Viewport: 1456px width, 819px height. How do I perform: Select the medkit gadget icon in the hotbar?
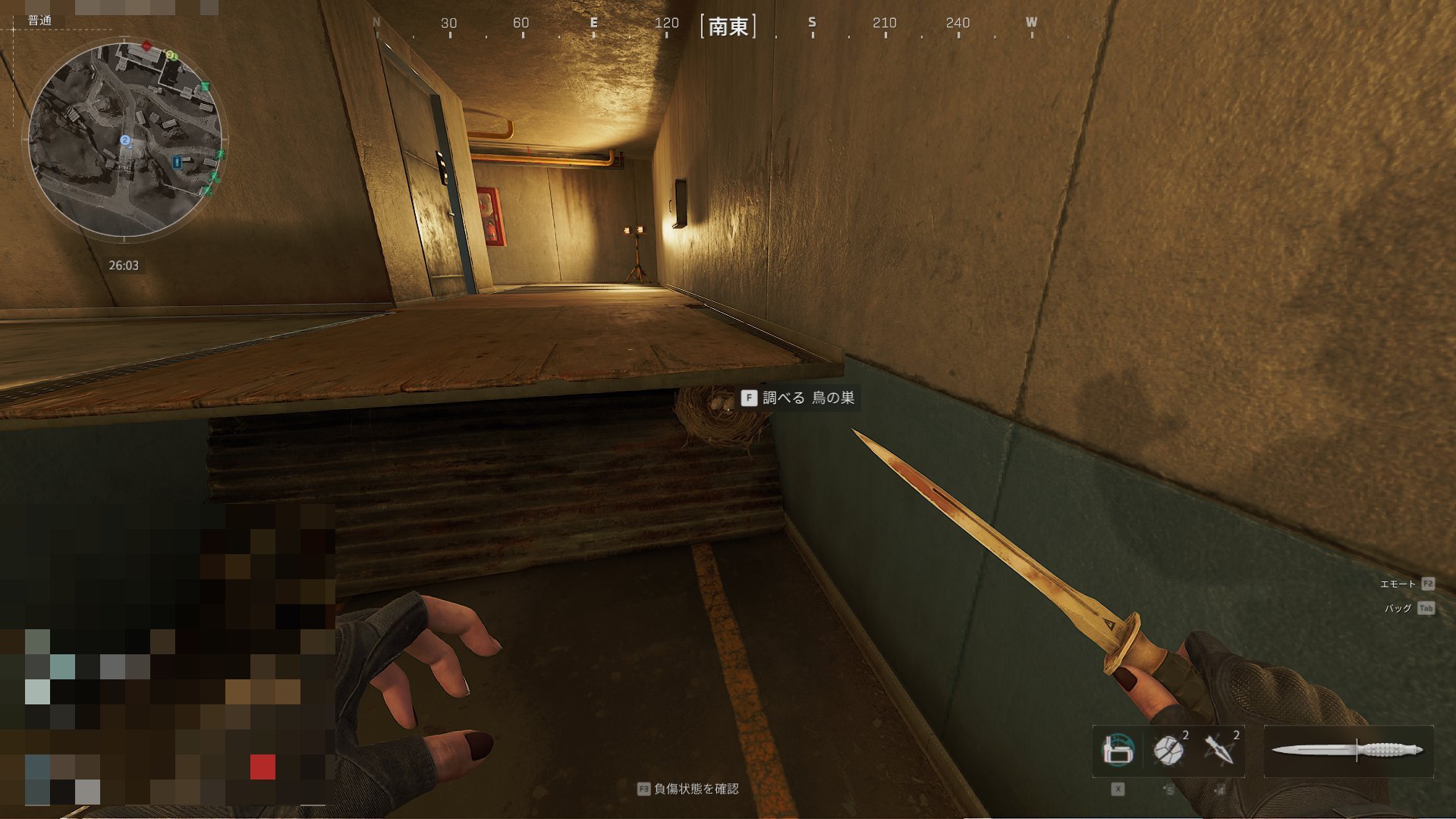coord(1117,751)
